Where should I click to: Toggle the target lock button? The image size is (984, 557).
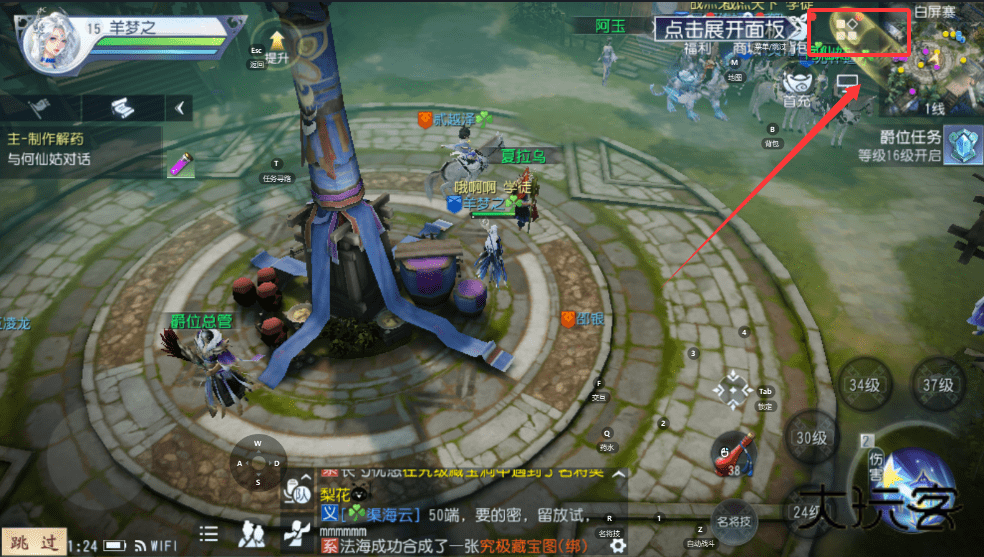coord(736,388)
